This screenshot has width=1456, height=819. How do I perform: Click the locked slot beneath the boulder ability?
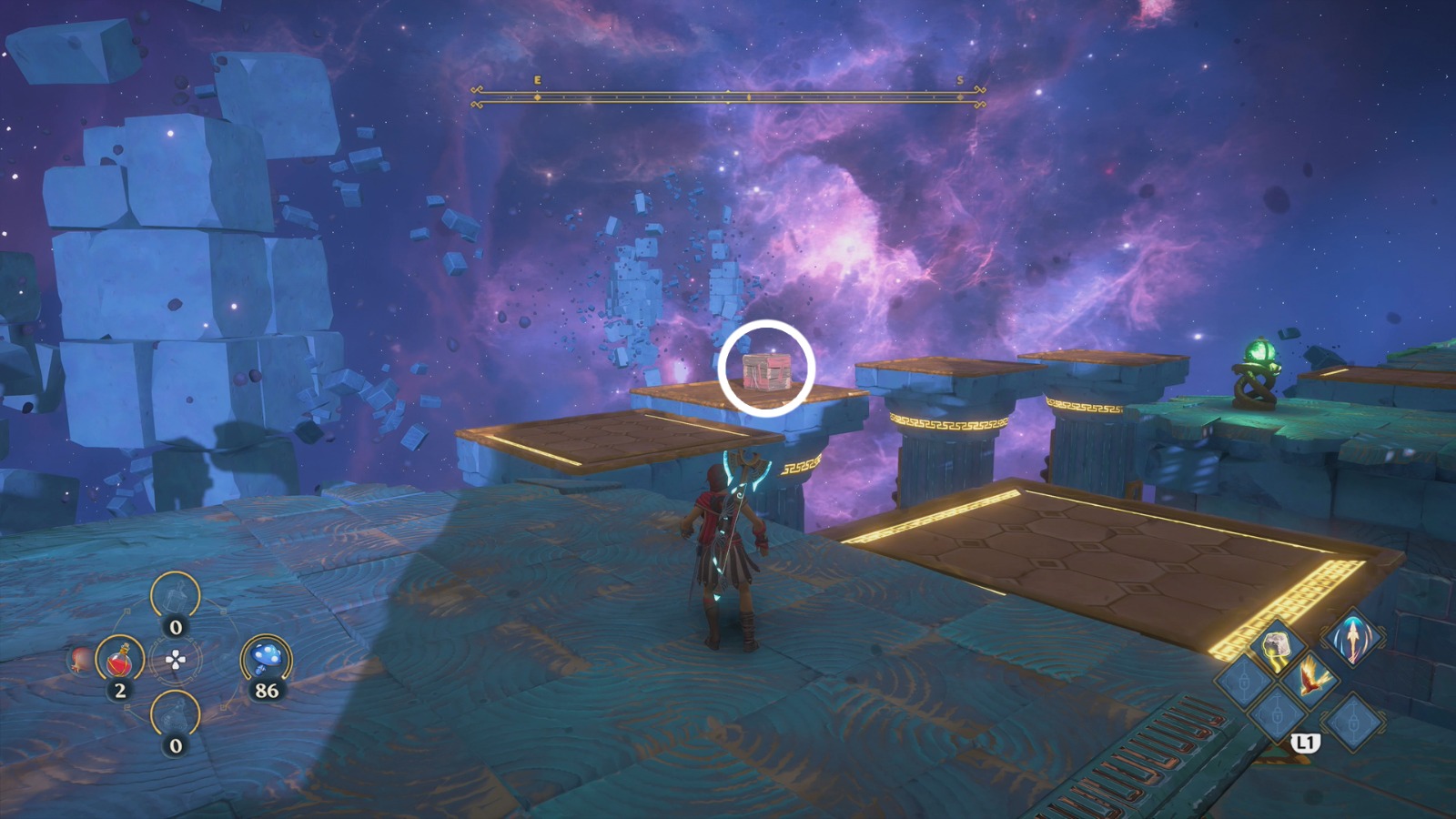1277,715
